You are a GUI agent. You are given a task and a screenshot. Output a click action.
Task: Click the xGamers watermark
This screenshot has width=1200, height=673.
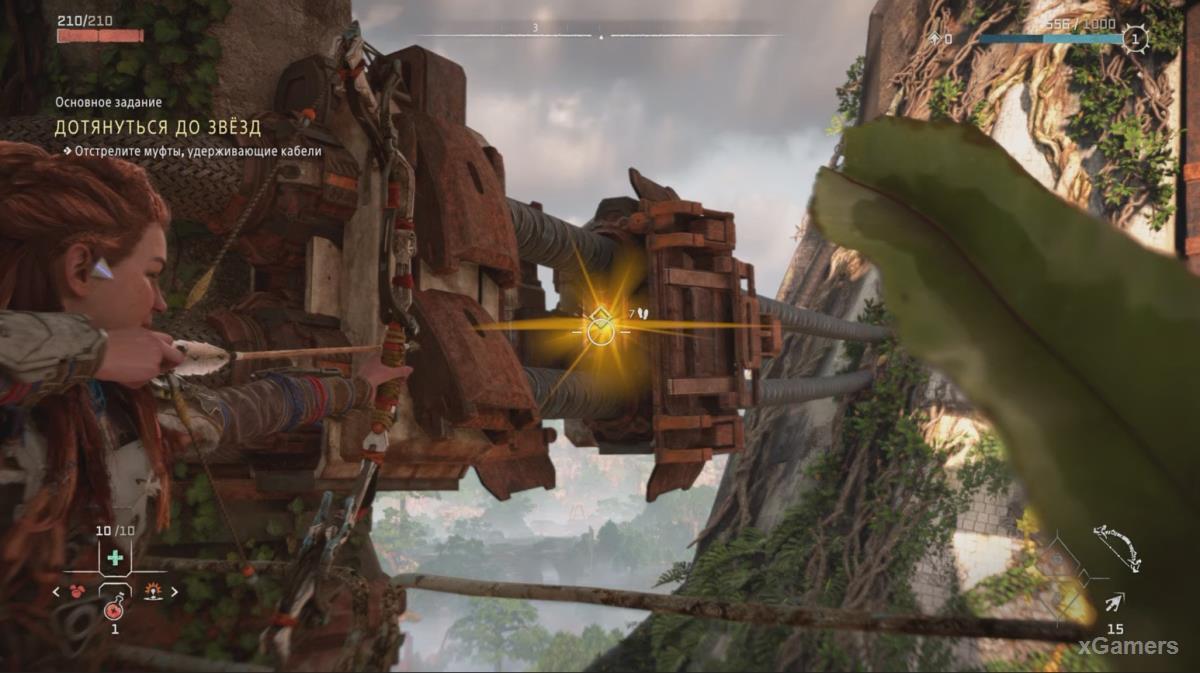pyautogui.click(x=1131, y=646)
